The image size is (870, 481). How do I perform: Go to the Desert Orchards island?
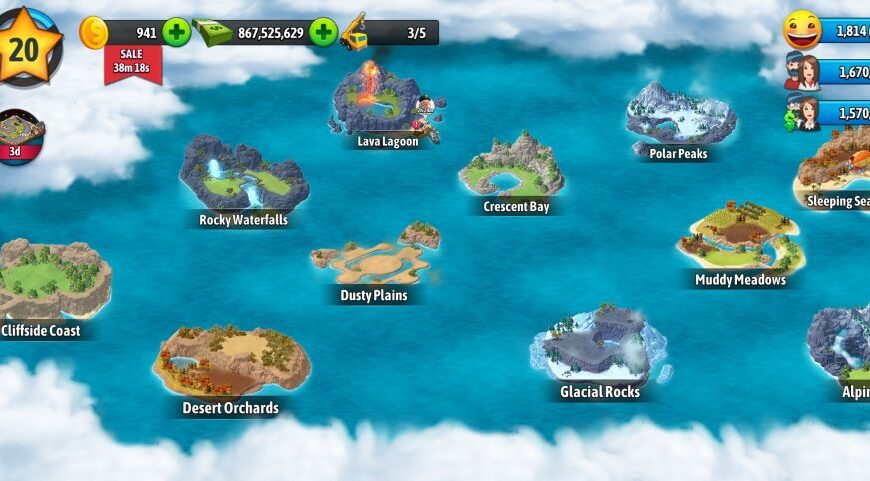[x=230, y=362]
